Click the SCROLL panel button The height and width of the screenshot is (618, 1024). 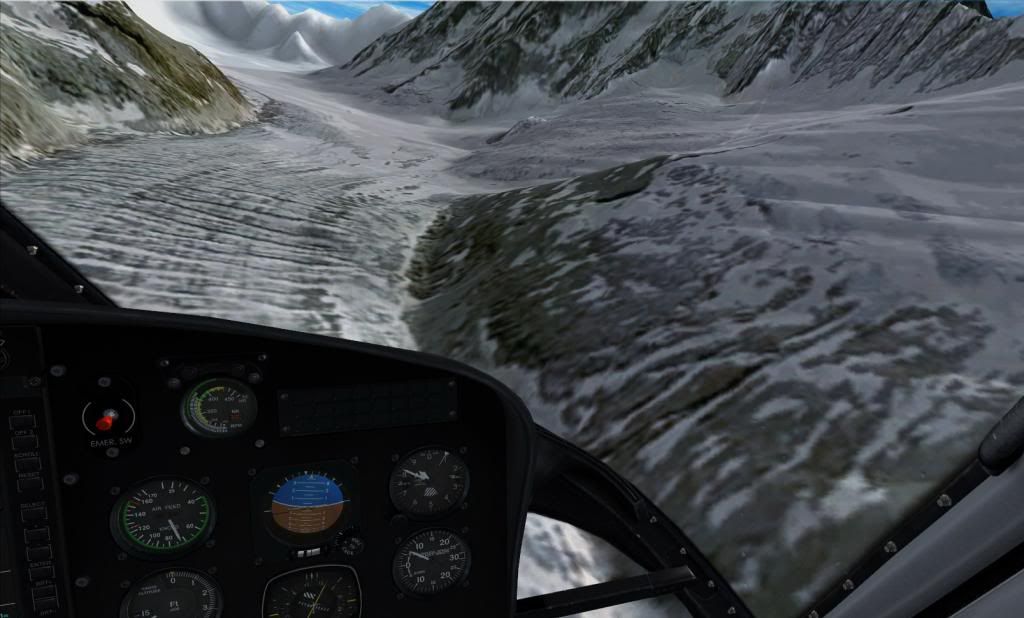pyautogui.click(x=28, y=463)
